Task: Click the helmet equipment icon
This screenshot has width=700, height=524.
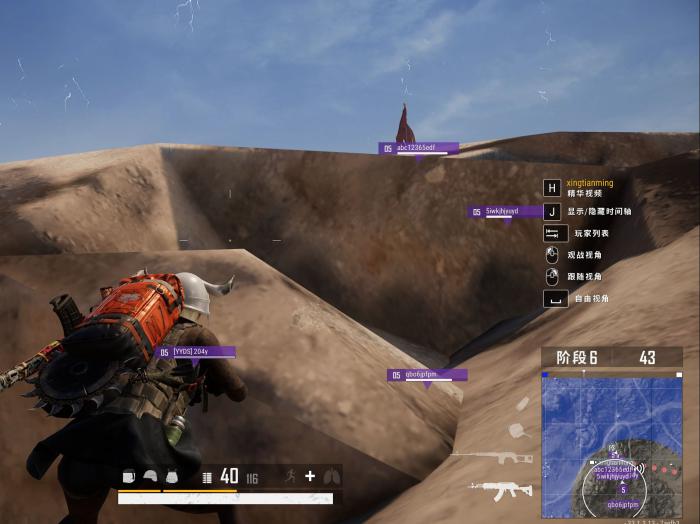Action: click(150, 477)
